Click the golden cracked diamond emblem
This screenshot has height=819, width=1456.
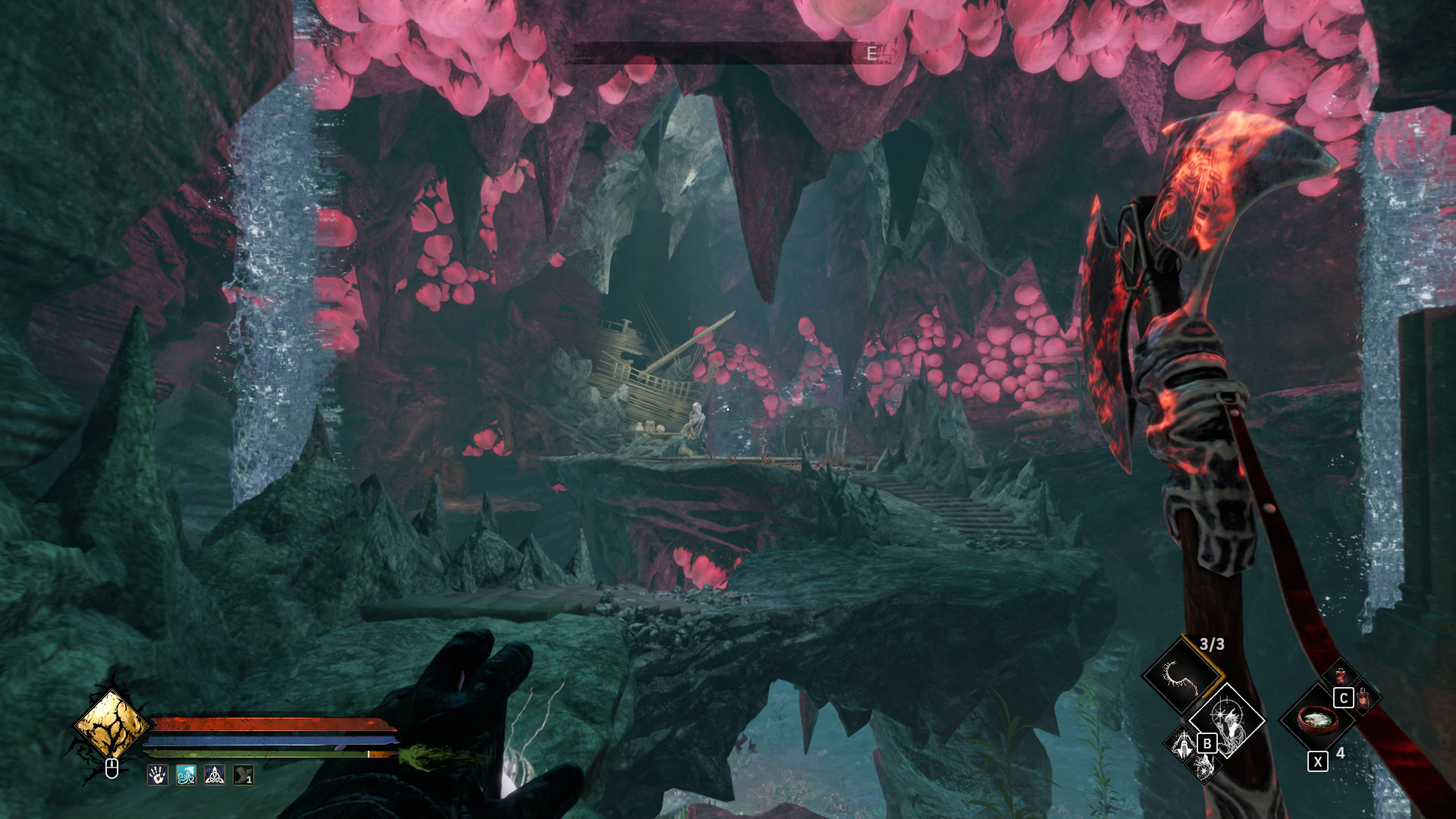pyautogui.click(x=111, y=723)
